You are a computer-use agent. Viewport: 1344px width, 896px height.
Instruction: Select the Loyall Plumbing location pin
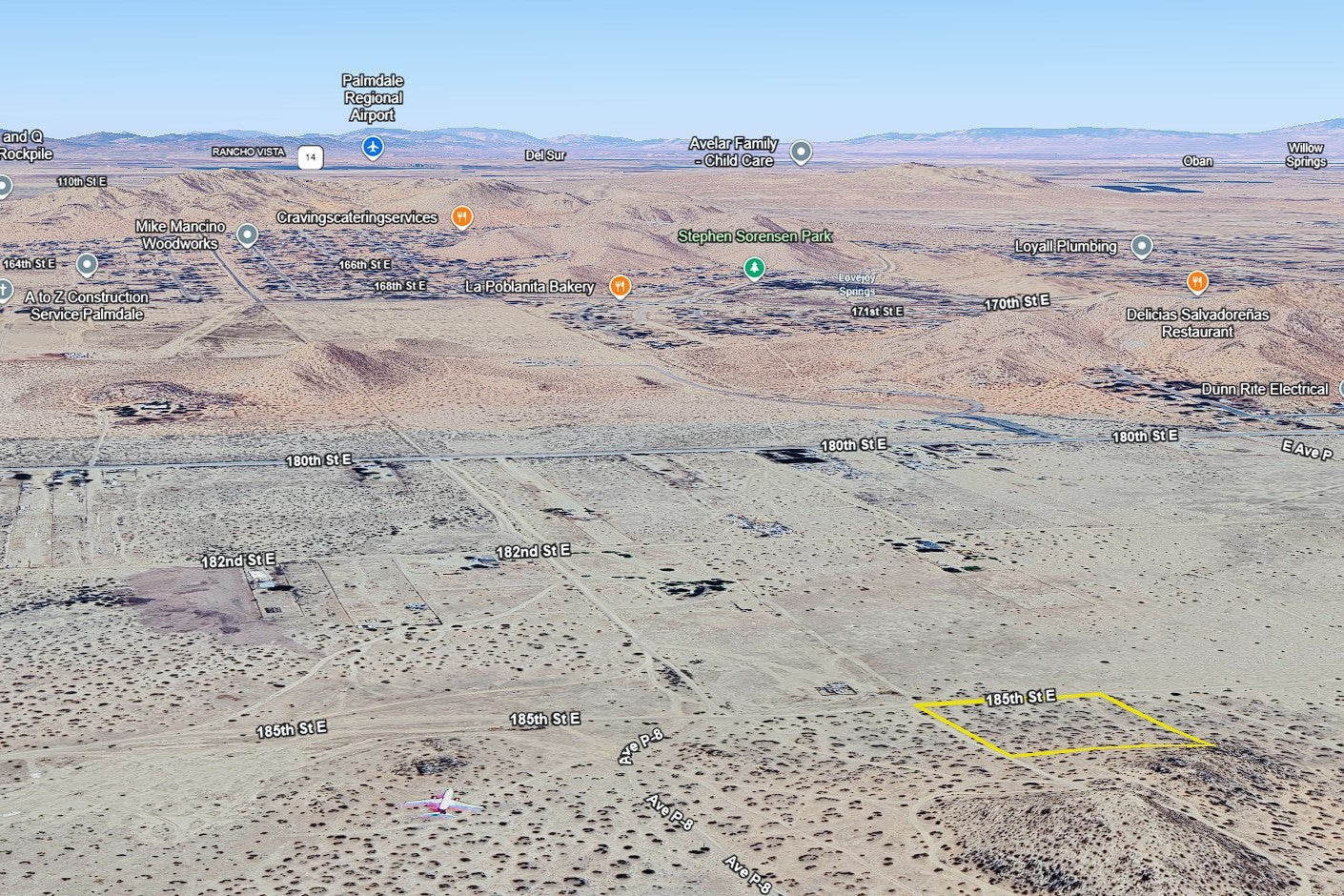pos(1141,247)
